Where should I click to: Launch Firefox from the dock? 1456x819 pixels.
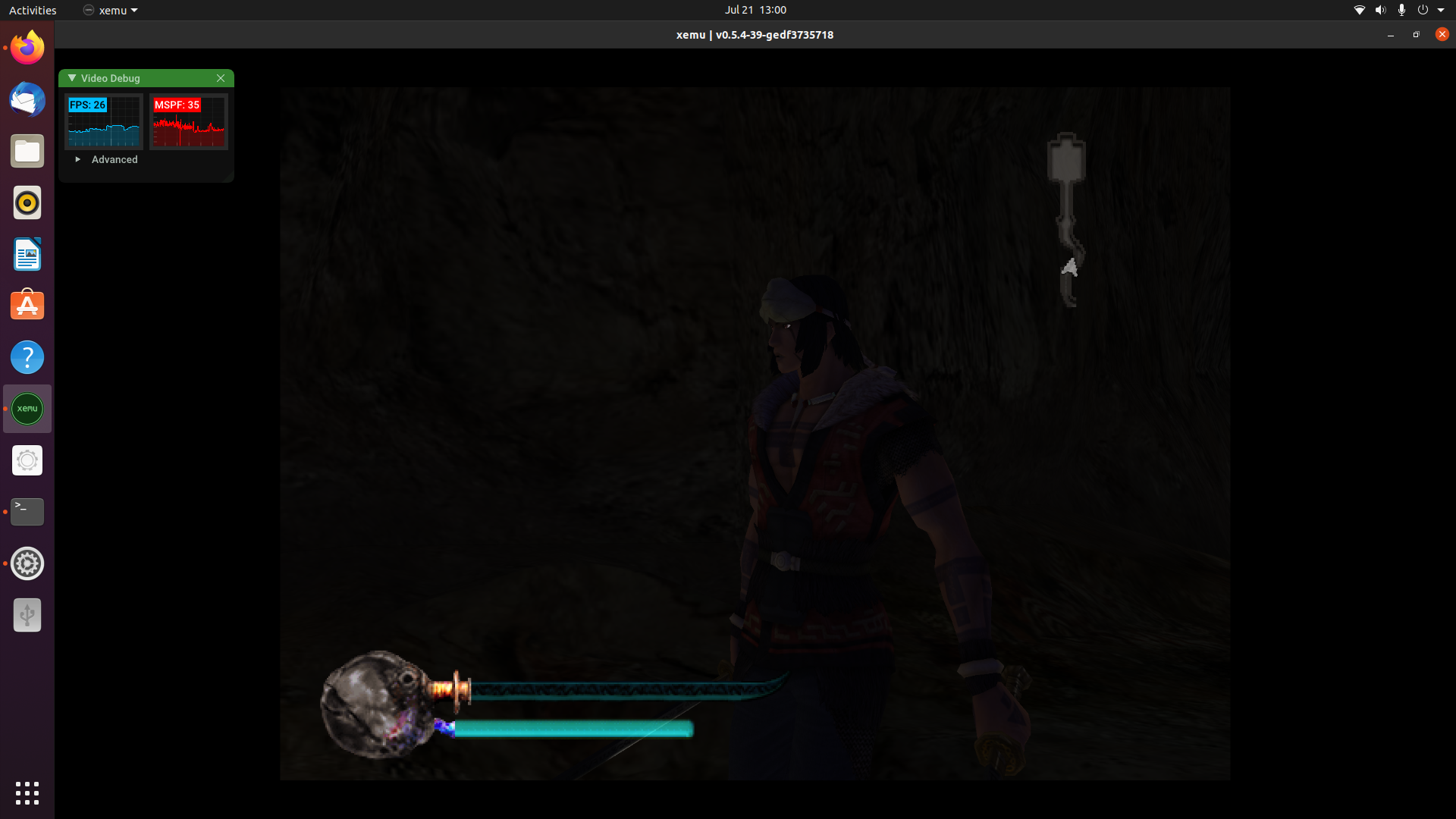pyautogui.click(x=27, y=46)
